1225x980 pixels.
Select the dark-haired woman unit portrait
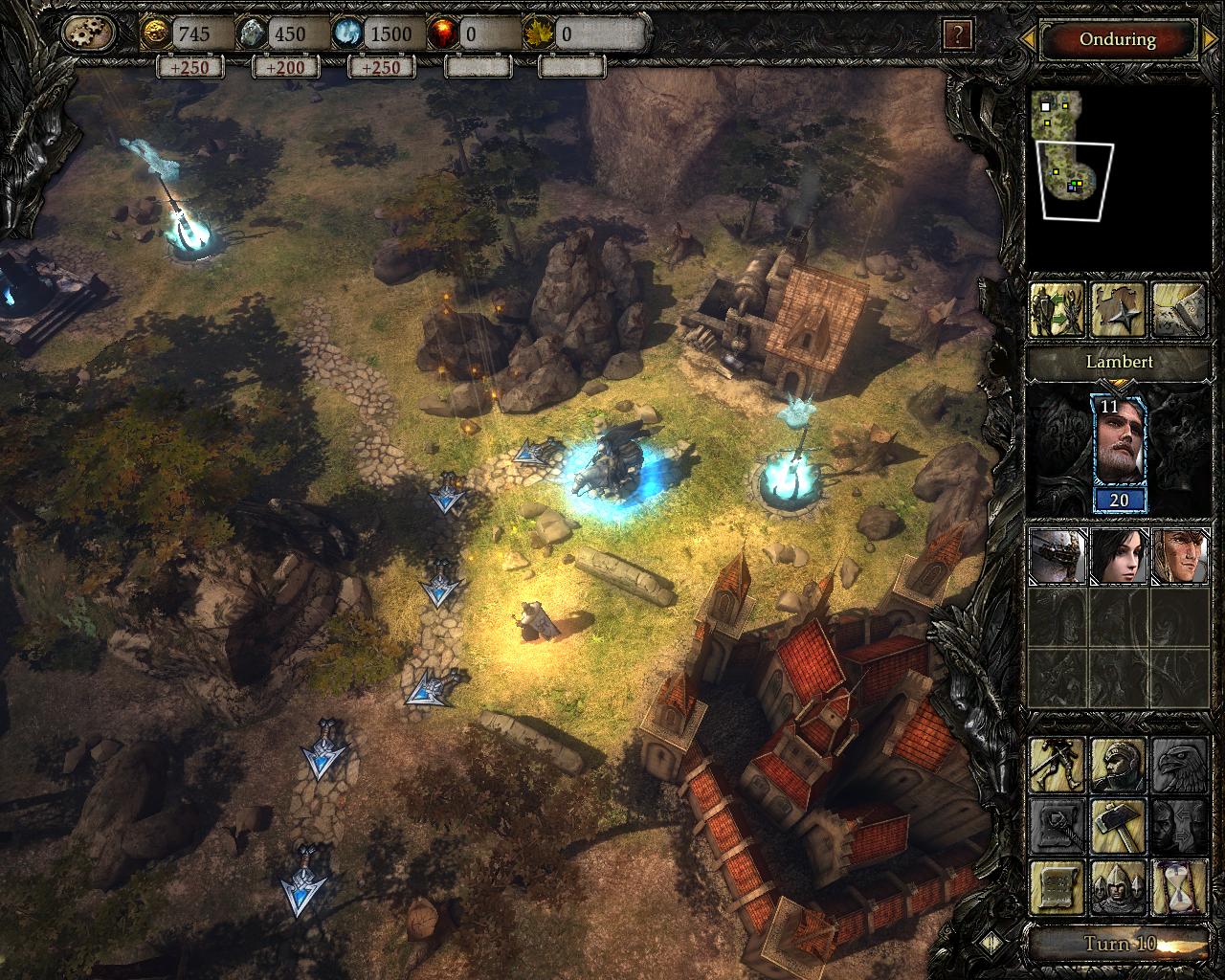click(1118, 556)
